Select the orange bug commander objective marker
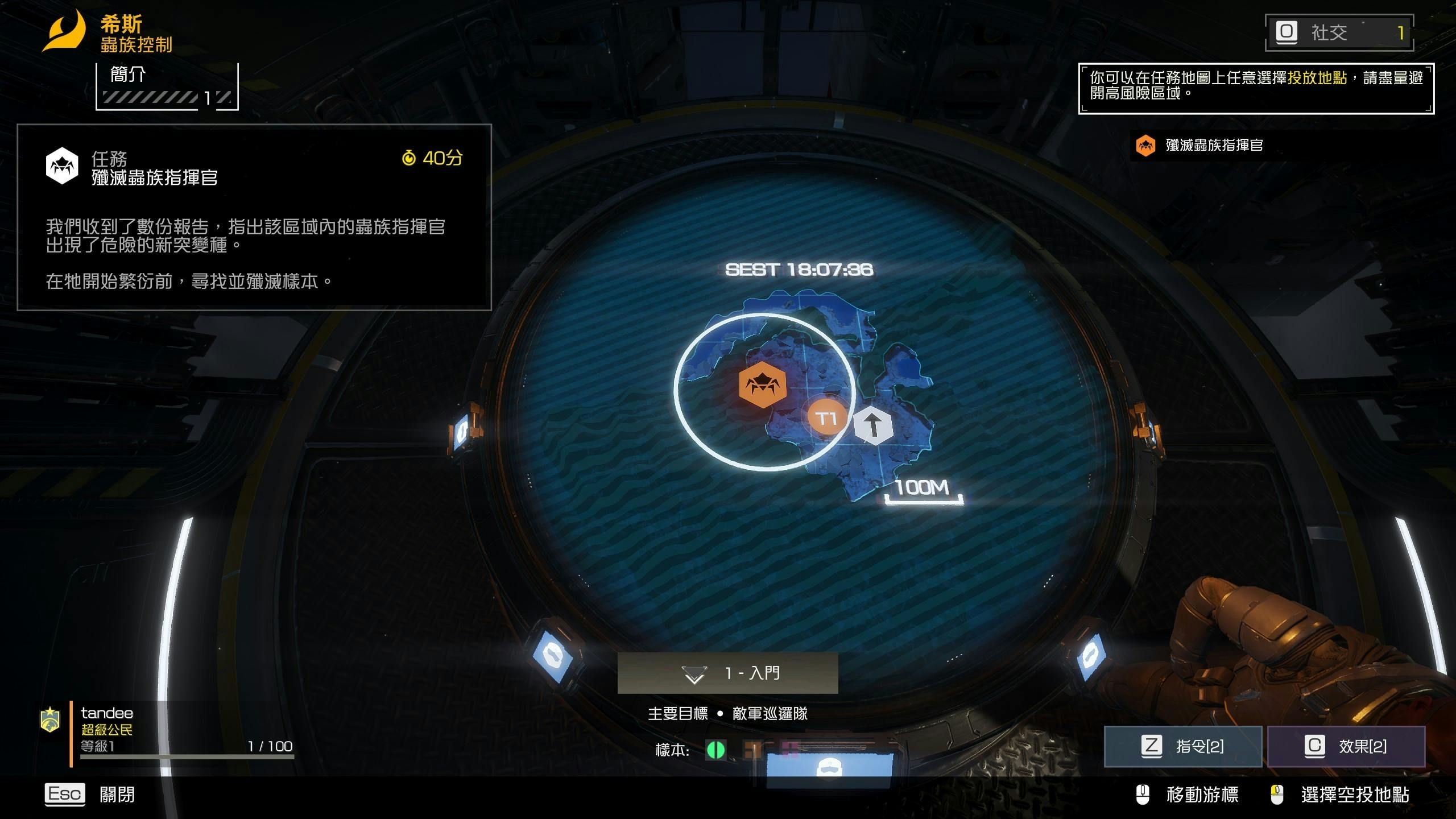 pos(762,385)
